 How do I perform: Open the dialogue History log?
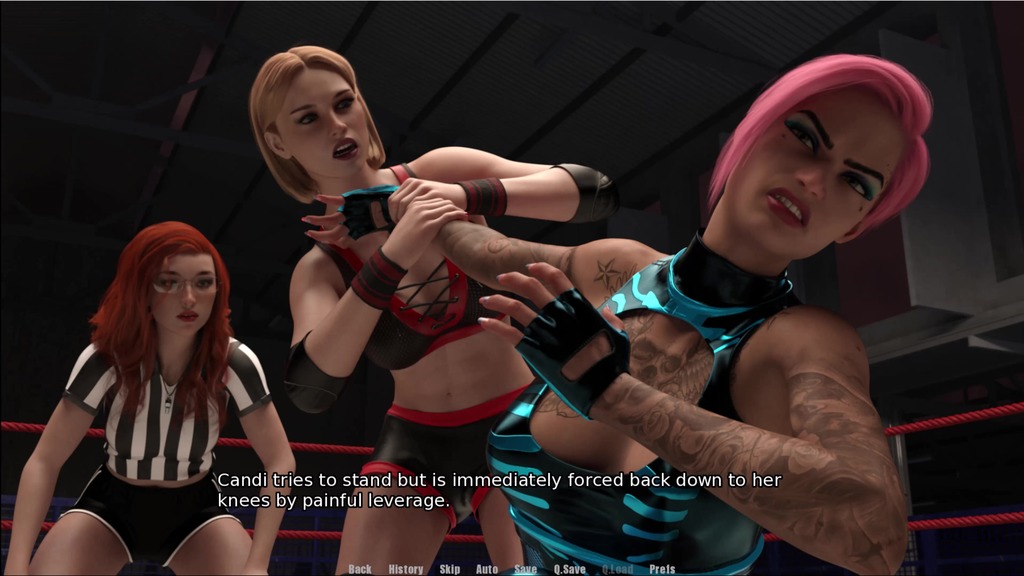click(x=406, y=569)
